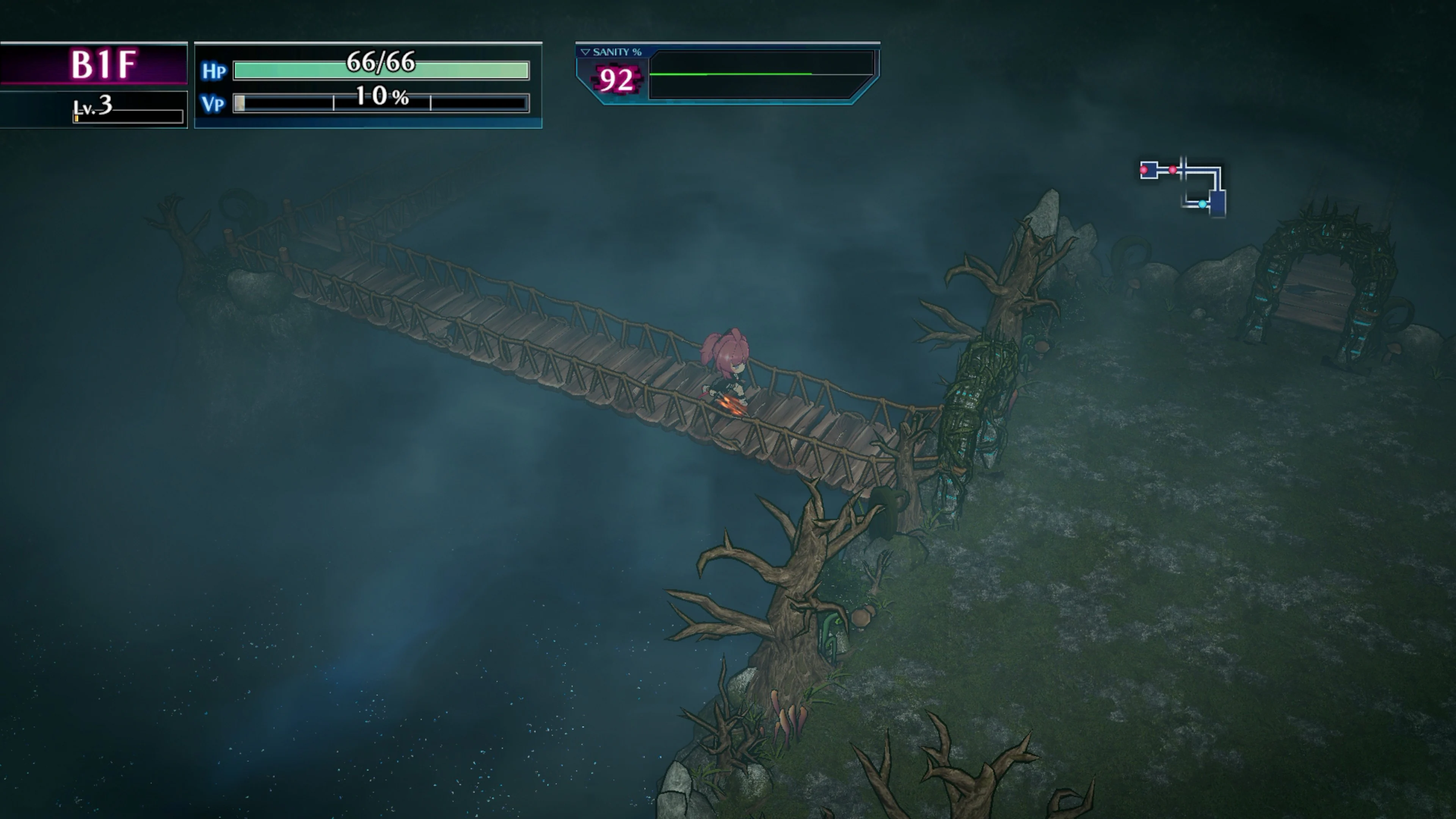Select the HP label icon
Image resolution: width=1456 pixels, height=819 pixels.
click(x=215, y=71)
